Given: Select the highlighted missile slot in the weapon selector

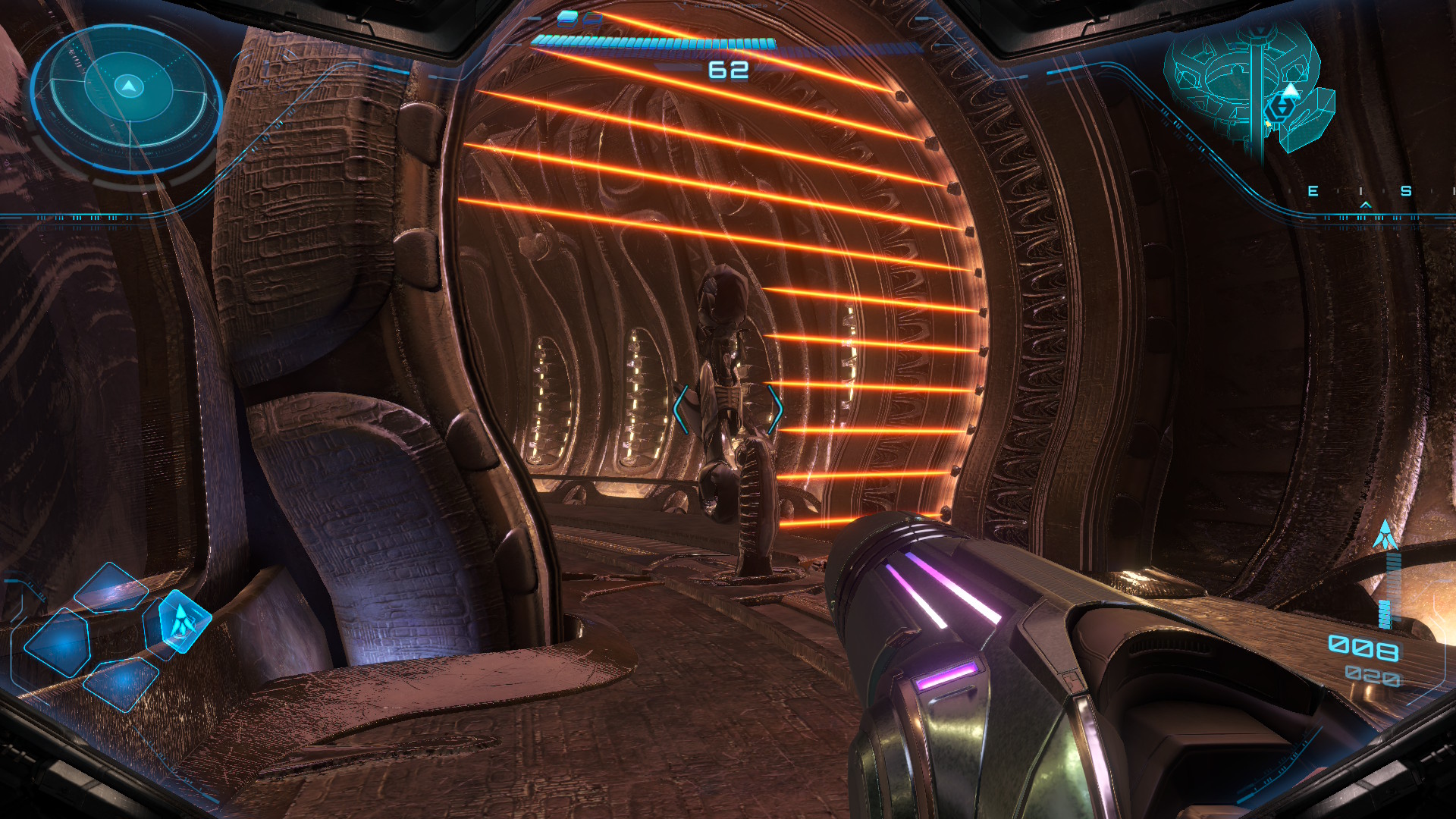Looking at the screenshot, I should tap(180, 622).
